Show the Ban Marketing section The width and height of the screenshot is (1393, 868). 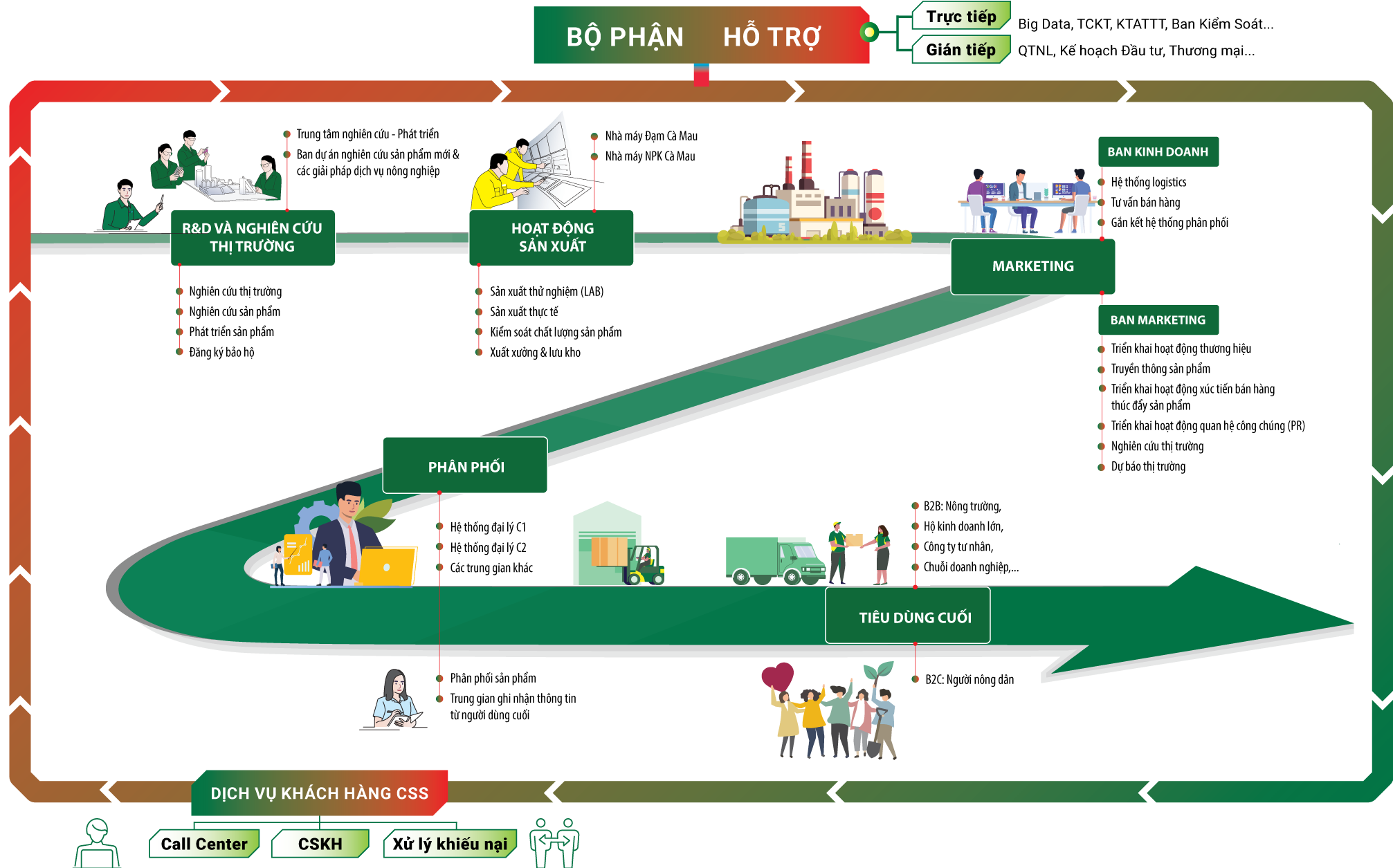tap(1158, 320)
